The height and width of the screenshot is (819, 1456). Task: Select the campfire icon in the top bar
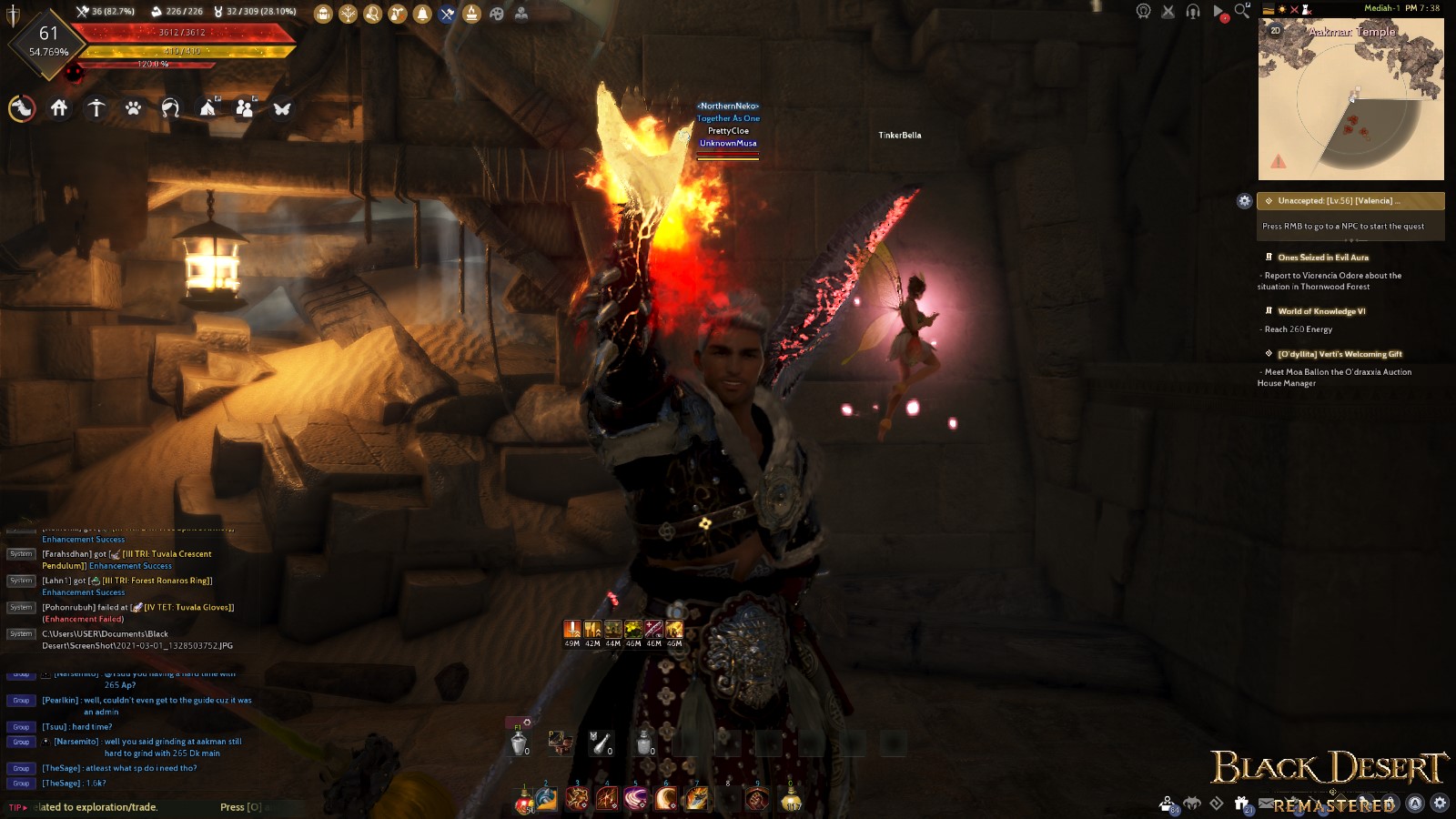coord(471,14)
